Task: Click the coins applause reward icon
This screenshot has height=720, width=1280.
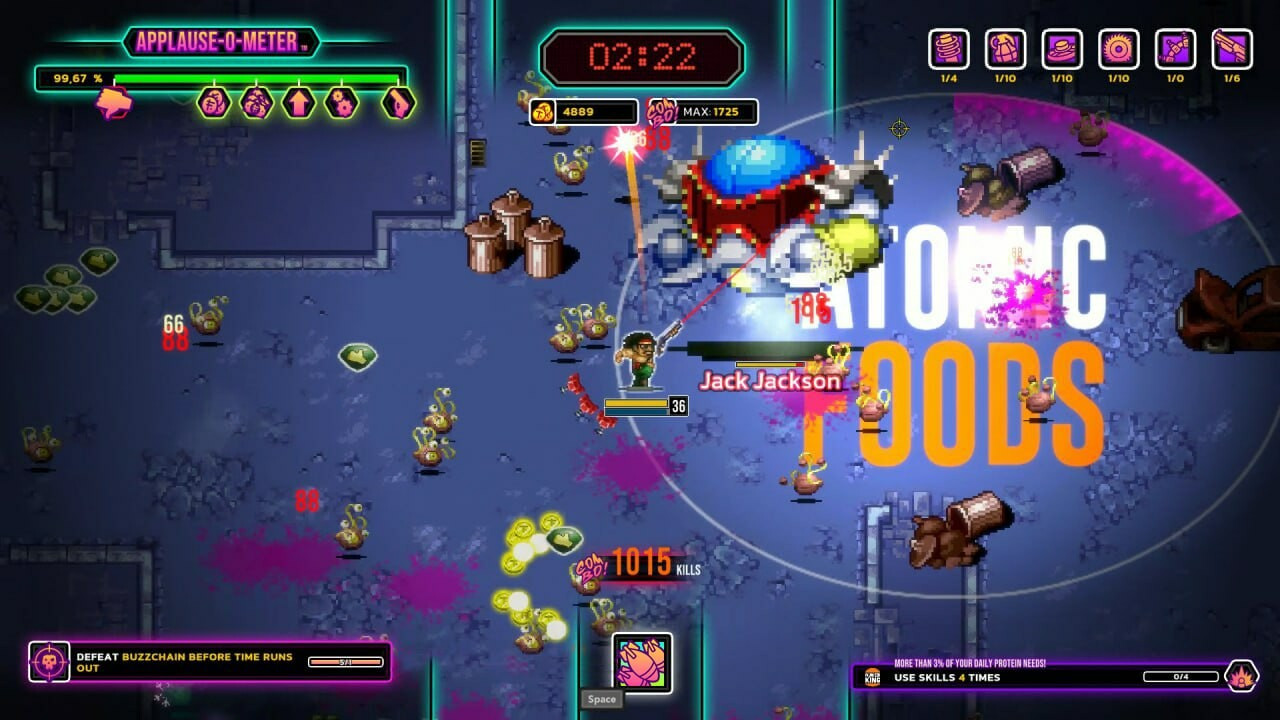Action: (x=213, y=102)
